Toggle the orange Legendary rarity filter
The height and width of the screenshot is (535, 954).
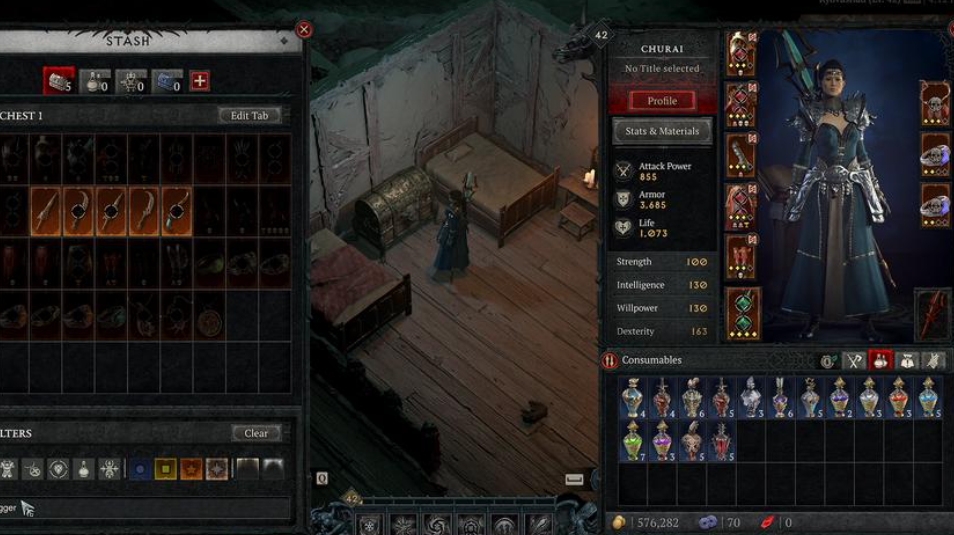pyautogui.click(x=191, y=468)
